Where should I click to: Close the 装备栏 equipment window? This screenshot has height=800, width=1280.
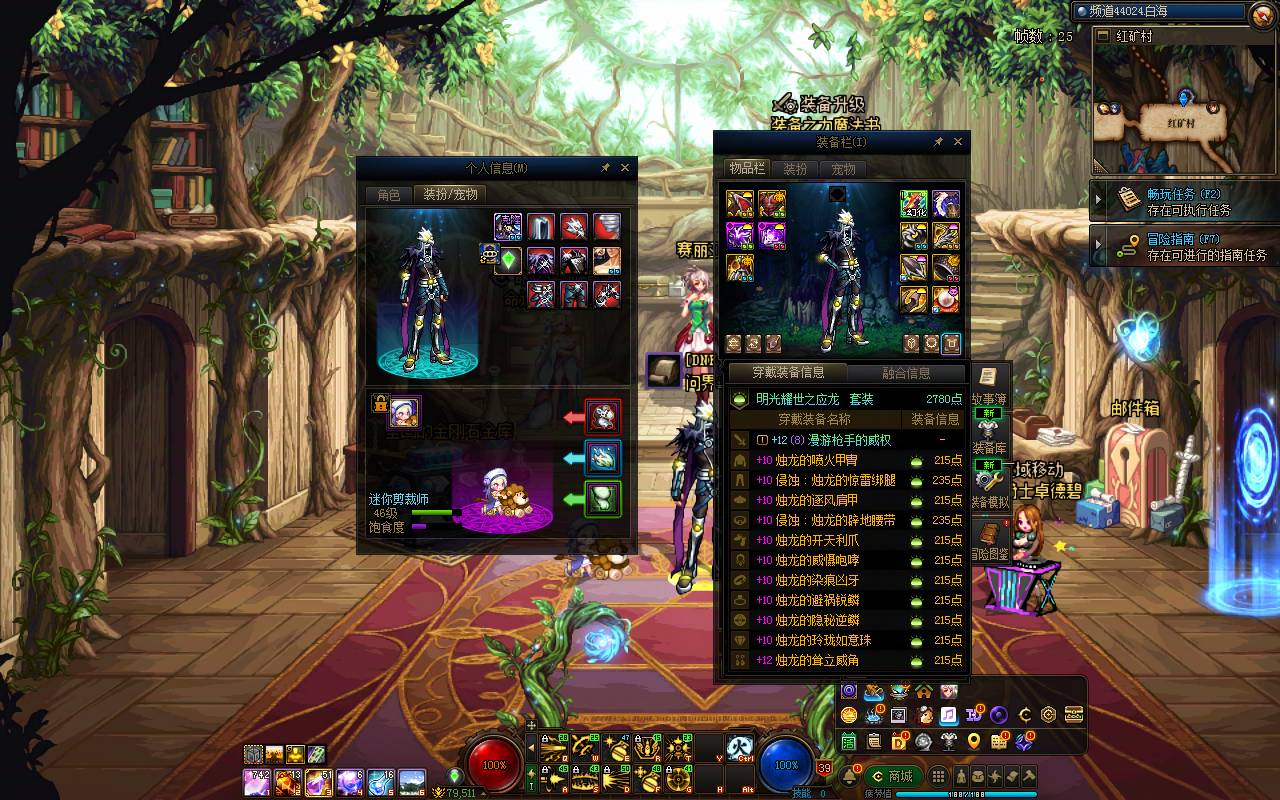coord(958,142)
